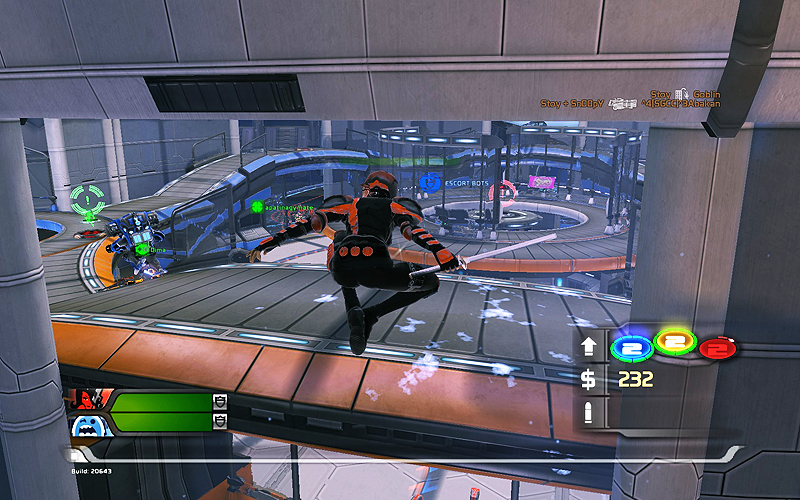Viewport: 800px width, 500px height.
Task: Select the blue yeti team portrait
Action: tap(85, 423)
